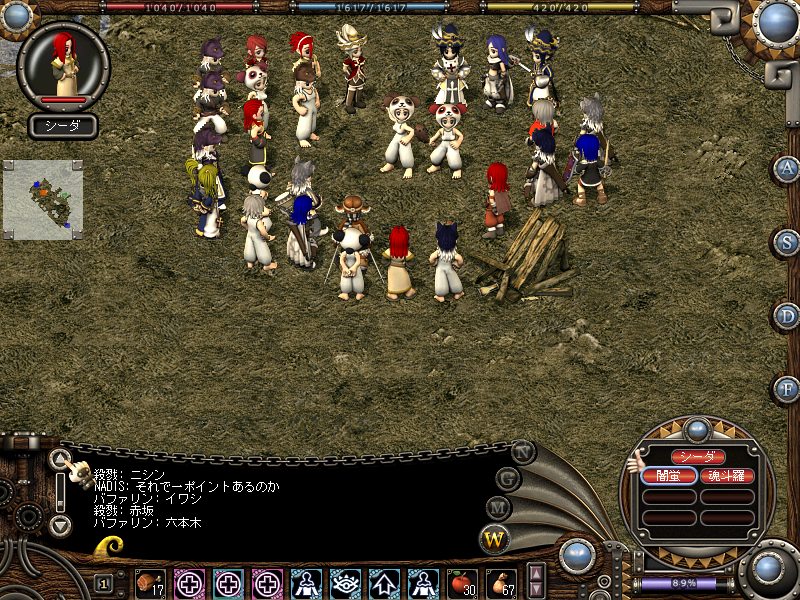Image resolution: width=800 pixels, height=600 pixels.
Task: Select the G chat channel button
Action: point(508,478)
